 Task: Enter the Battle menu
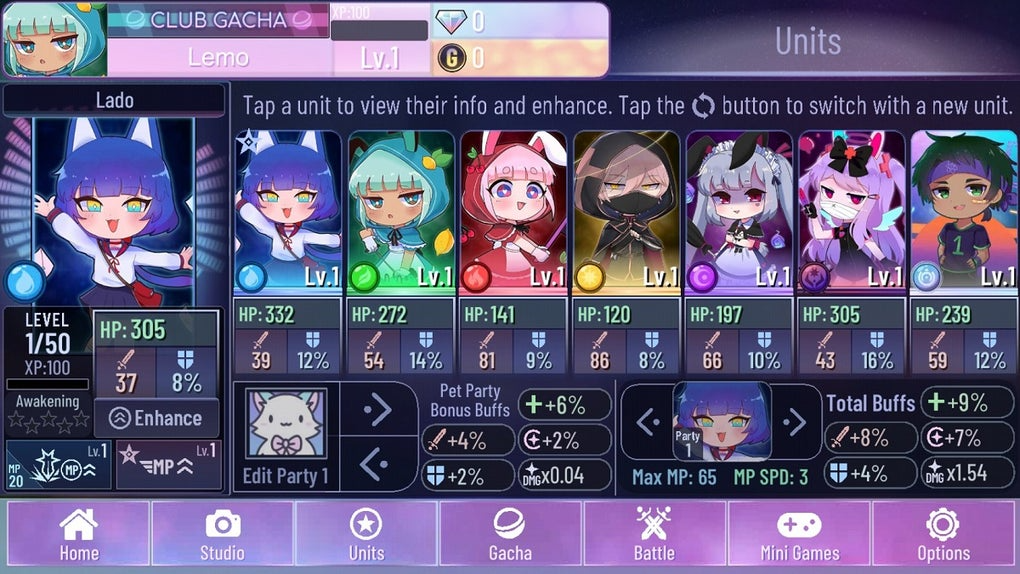pyautogui.click(x=654, y=535)
